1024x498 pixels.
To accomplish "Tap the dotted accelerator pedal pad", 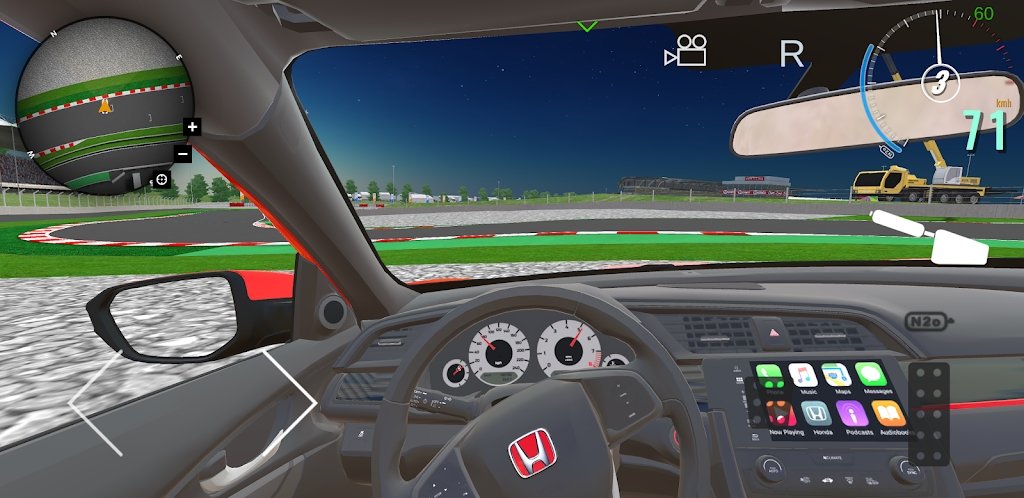I will click(930, 413).
